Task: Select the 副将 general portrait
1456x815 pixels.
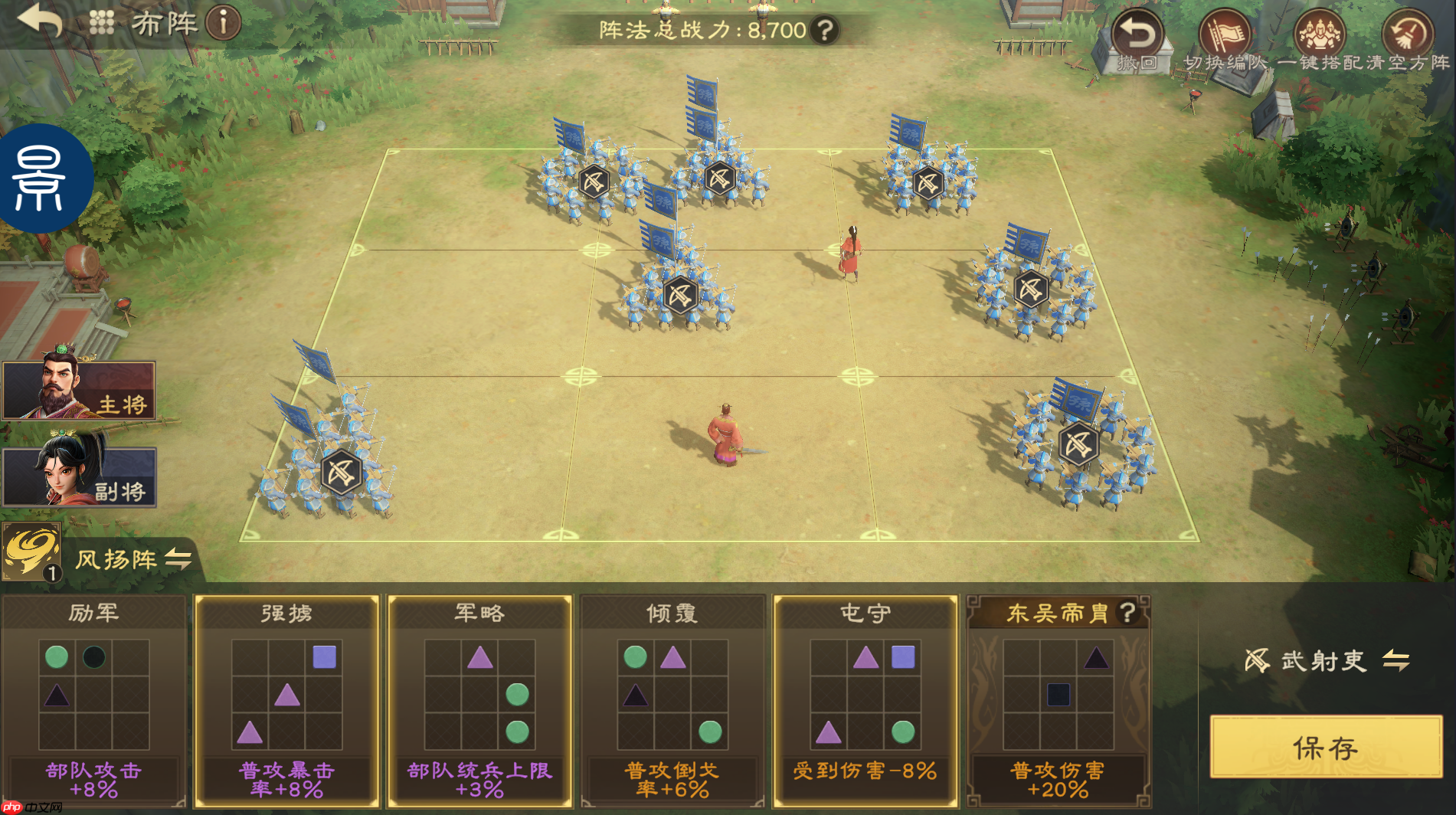Action: tap(79, 476)
